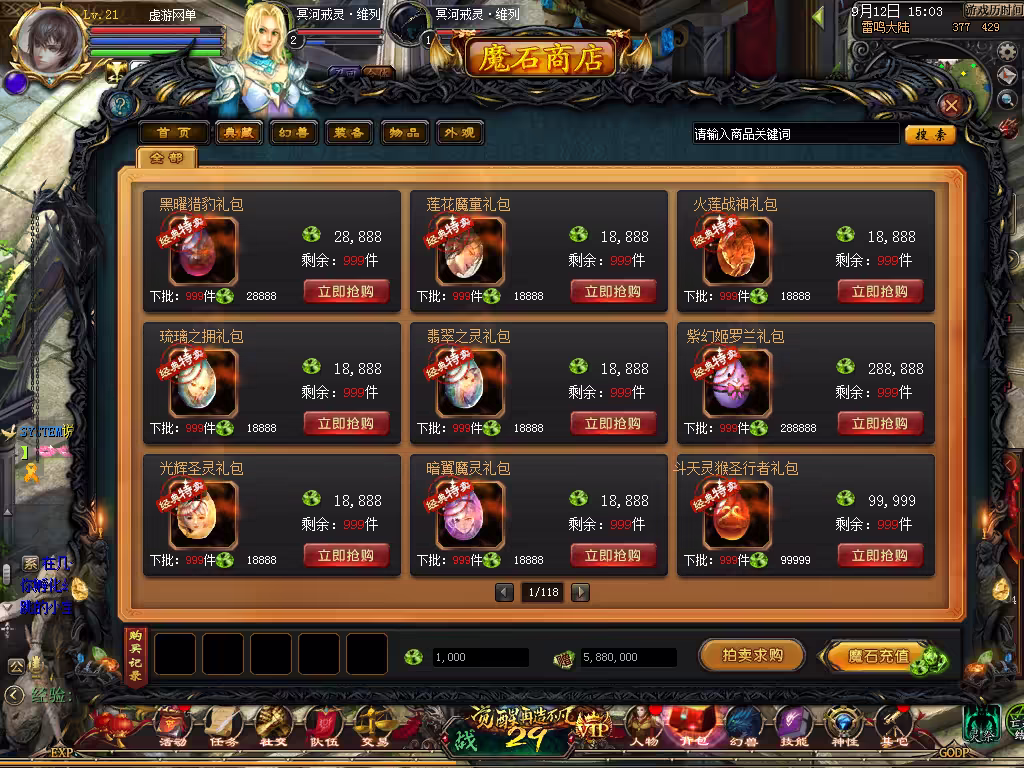This screenshot has height=768, width=1024.
Task: Buy the 翡翠之灵礼包 now
Action: pyautogui.click(x=613, y=424)
